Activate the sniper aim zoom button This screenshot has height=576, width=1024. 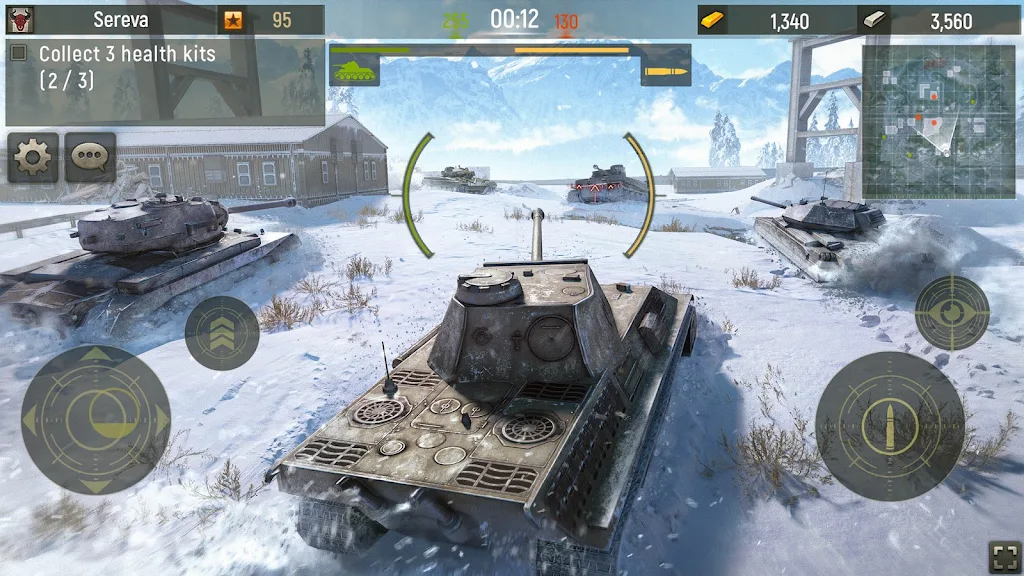tap(951, 312)
